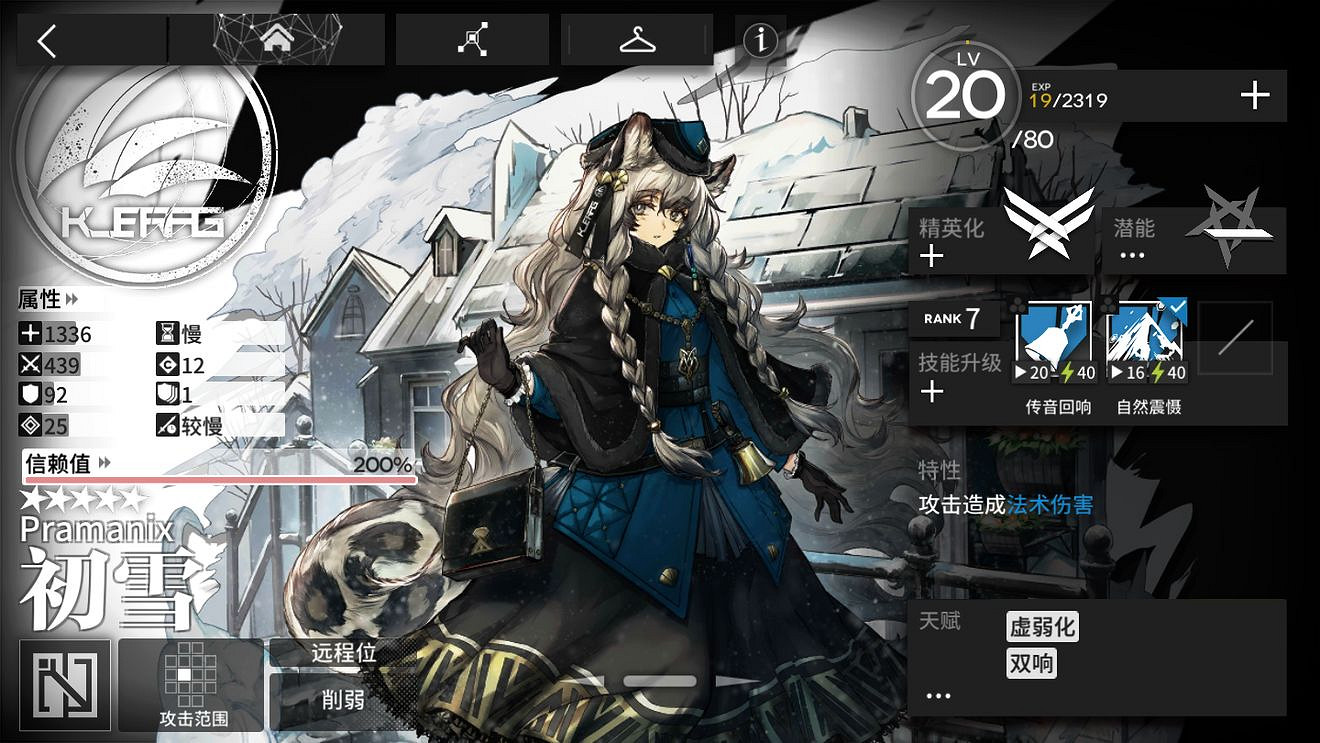This screenshot has height=743, width=1320.
Task: Click the 200% trust progress bar
Action: (220, 480)
